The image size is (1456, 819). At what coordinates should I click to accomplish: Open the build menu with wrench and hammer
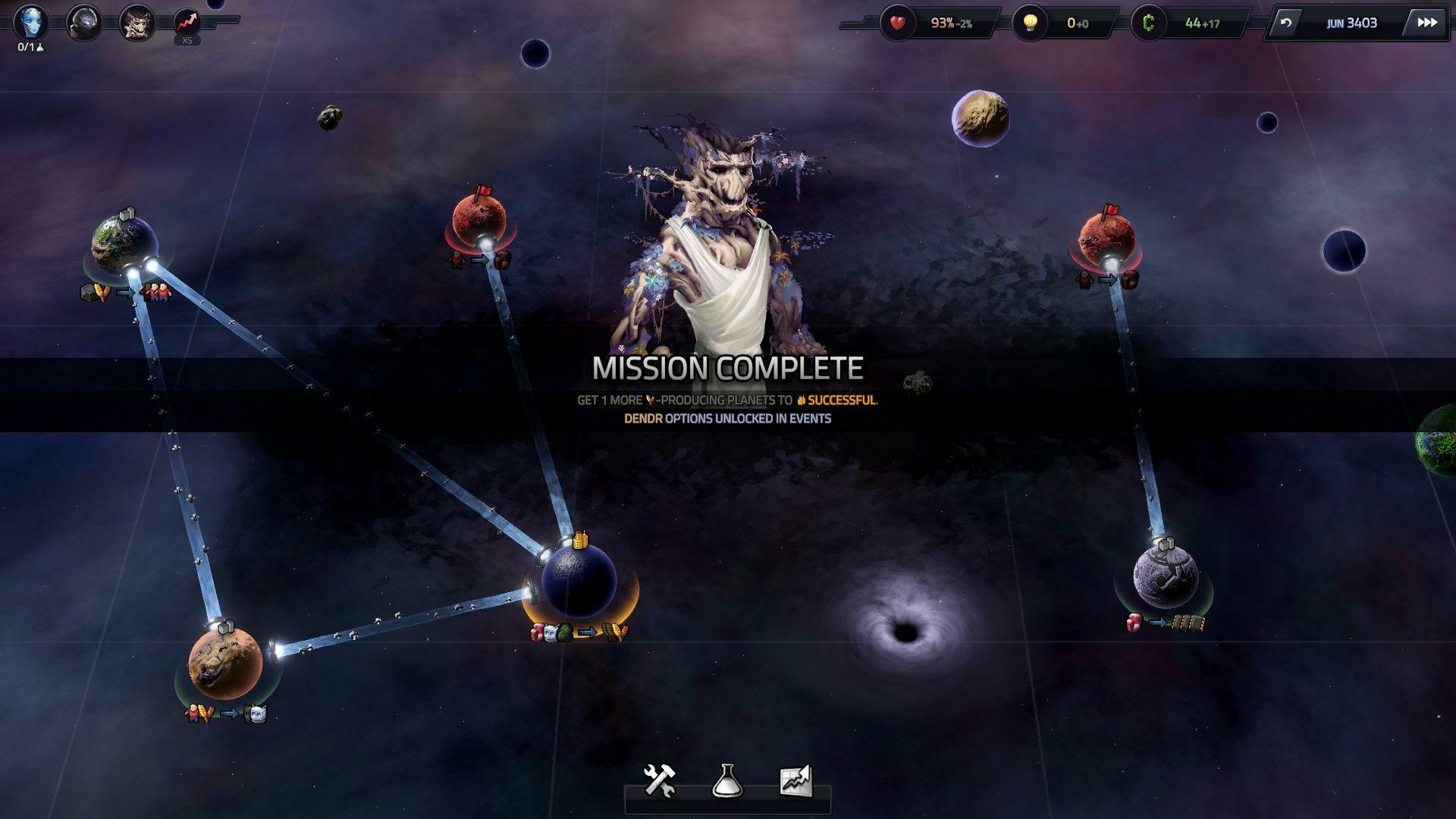659,780
